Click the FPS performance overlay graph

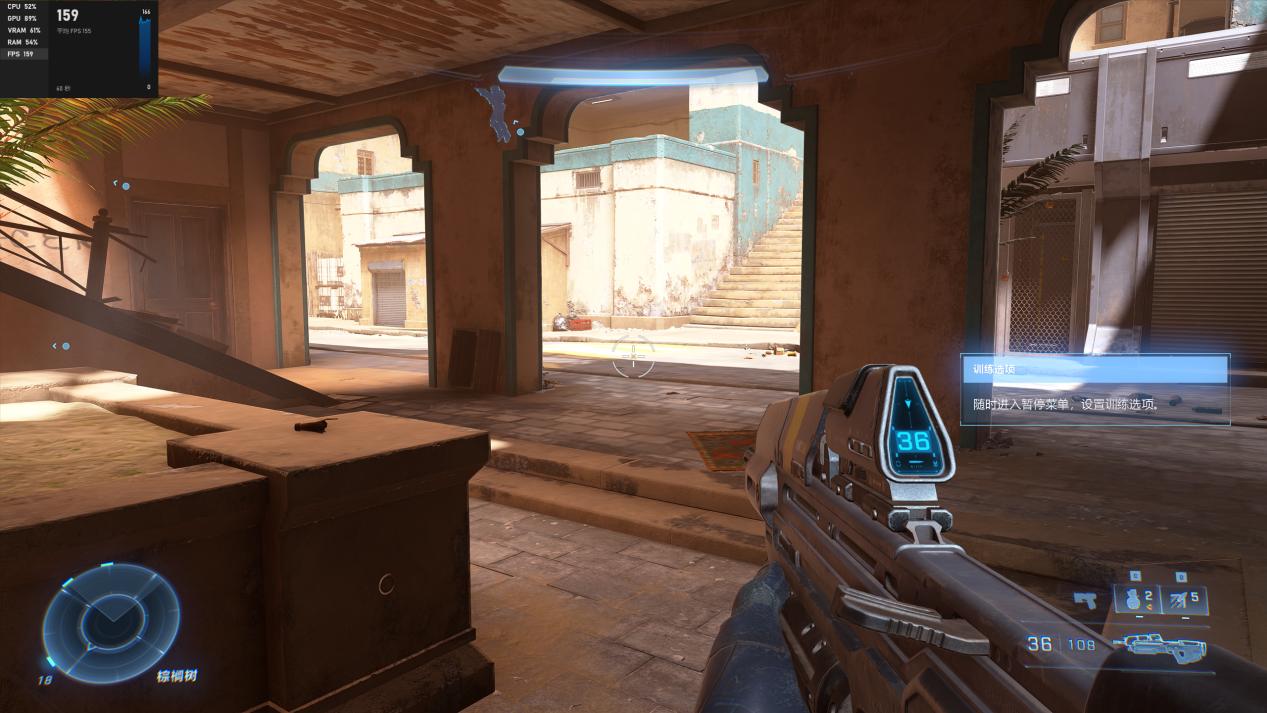coord(147,49)
